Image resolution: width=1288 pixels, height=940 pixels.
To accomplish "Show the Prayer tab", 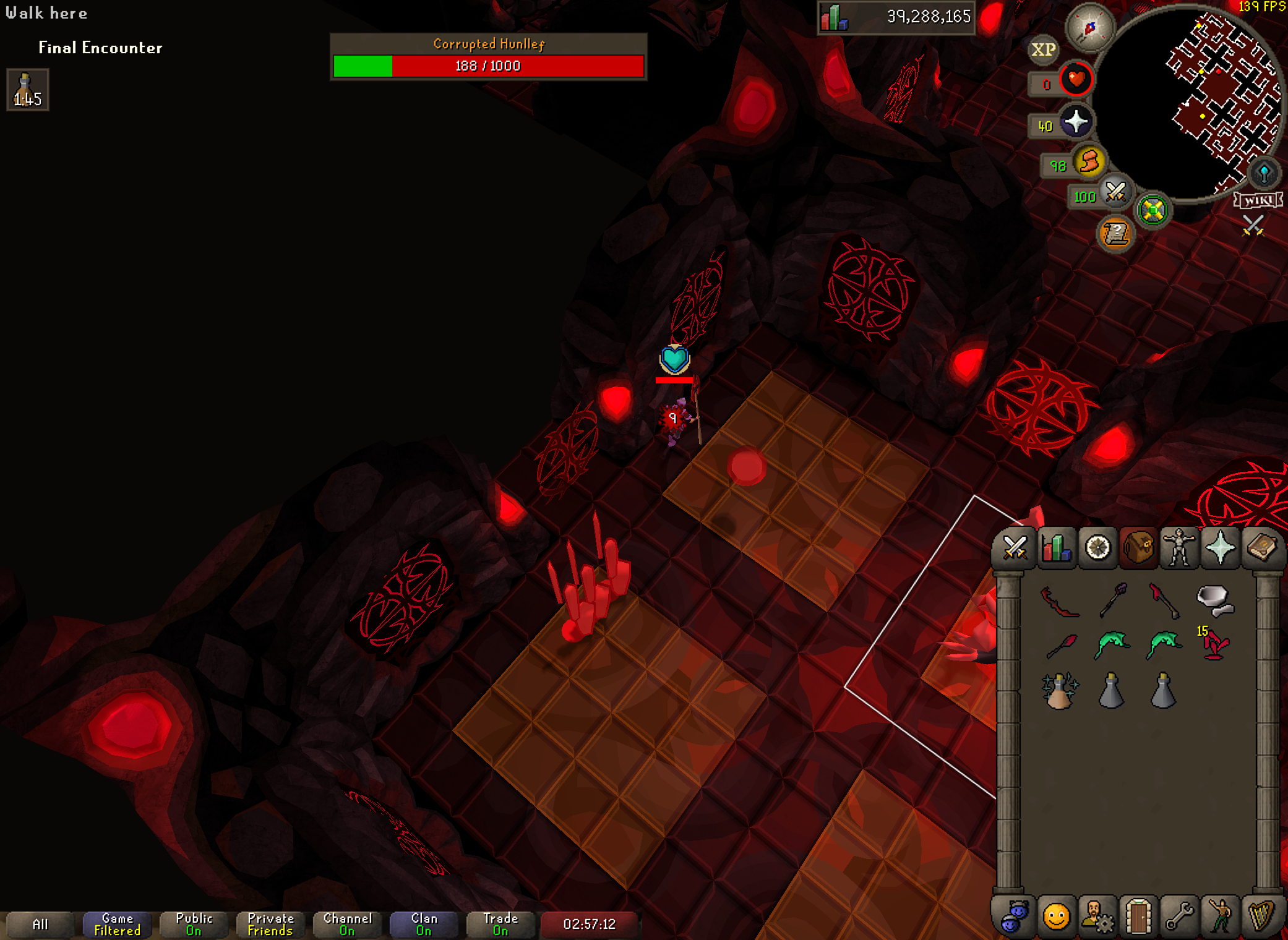I will pos(1220,548).
